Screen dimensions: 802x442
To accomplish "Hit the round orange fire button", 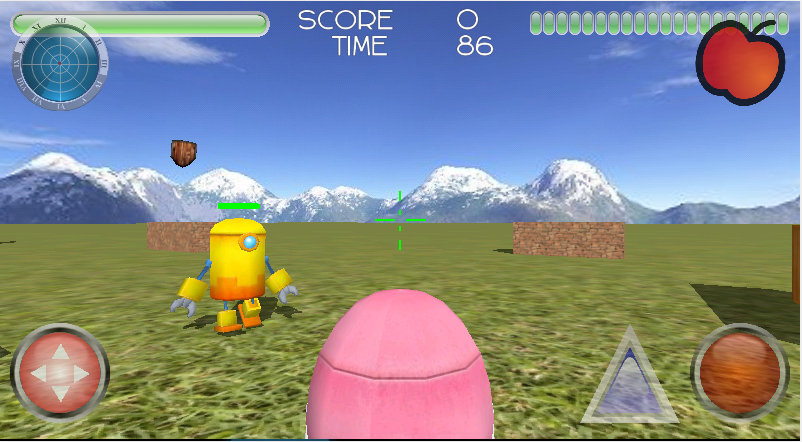I will point(741,372).
